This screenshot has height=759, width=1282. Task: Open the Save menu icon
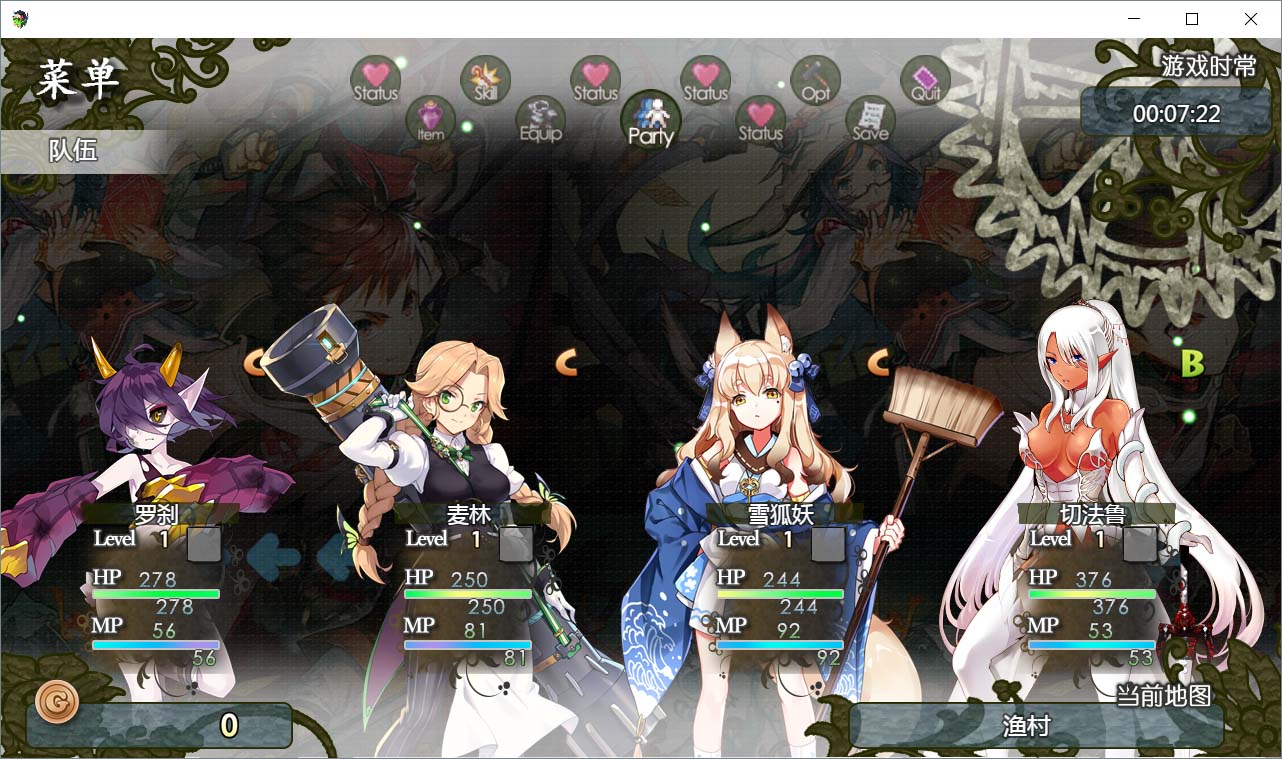(871, 121)
